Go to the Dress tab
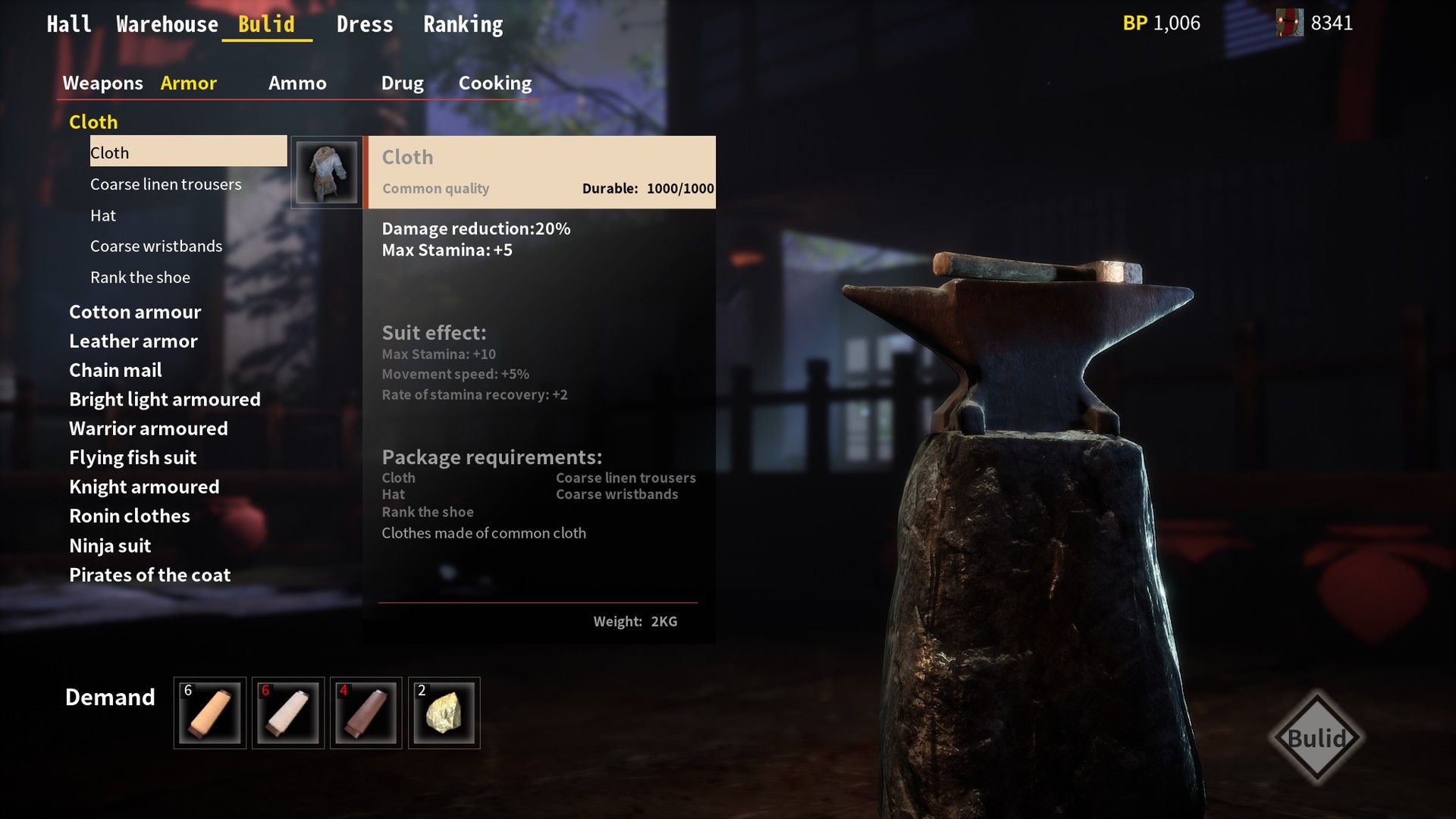The height and width of the screenshot is (819, 1456). pyautogui.click(x=365, y=24)
